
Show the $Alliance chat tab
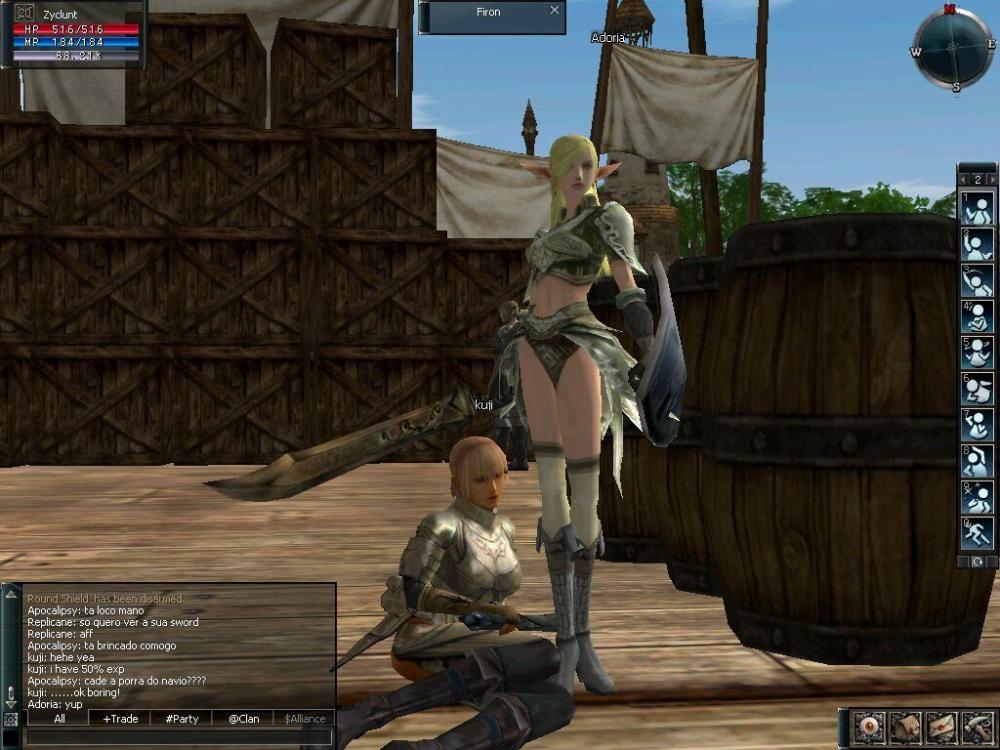pyautogui.click(x=305, y=718)
